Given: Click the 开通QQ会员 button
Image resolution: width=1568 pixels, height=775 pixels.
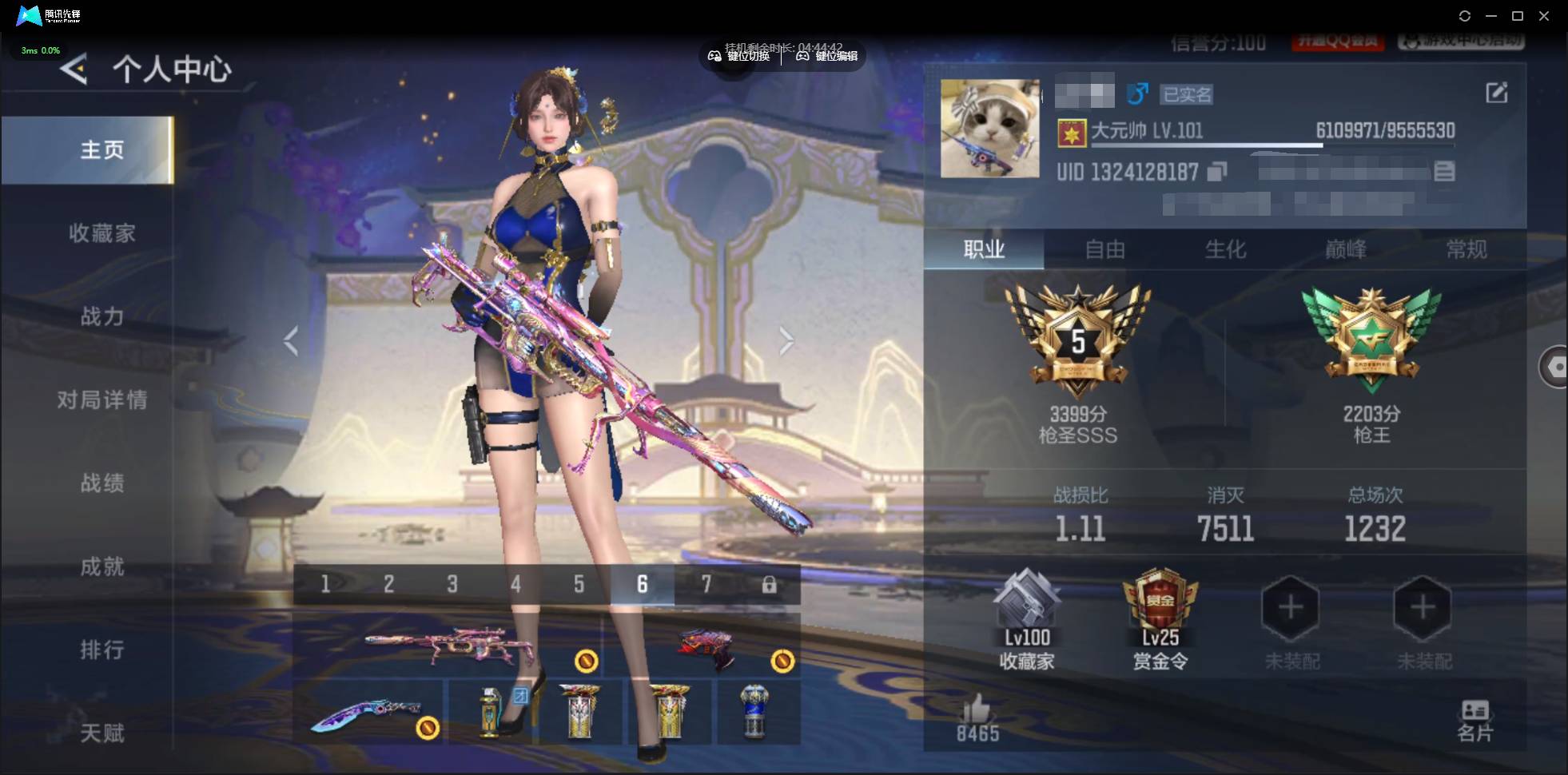Looking at the screenshot, I should (1339, 39).
